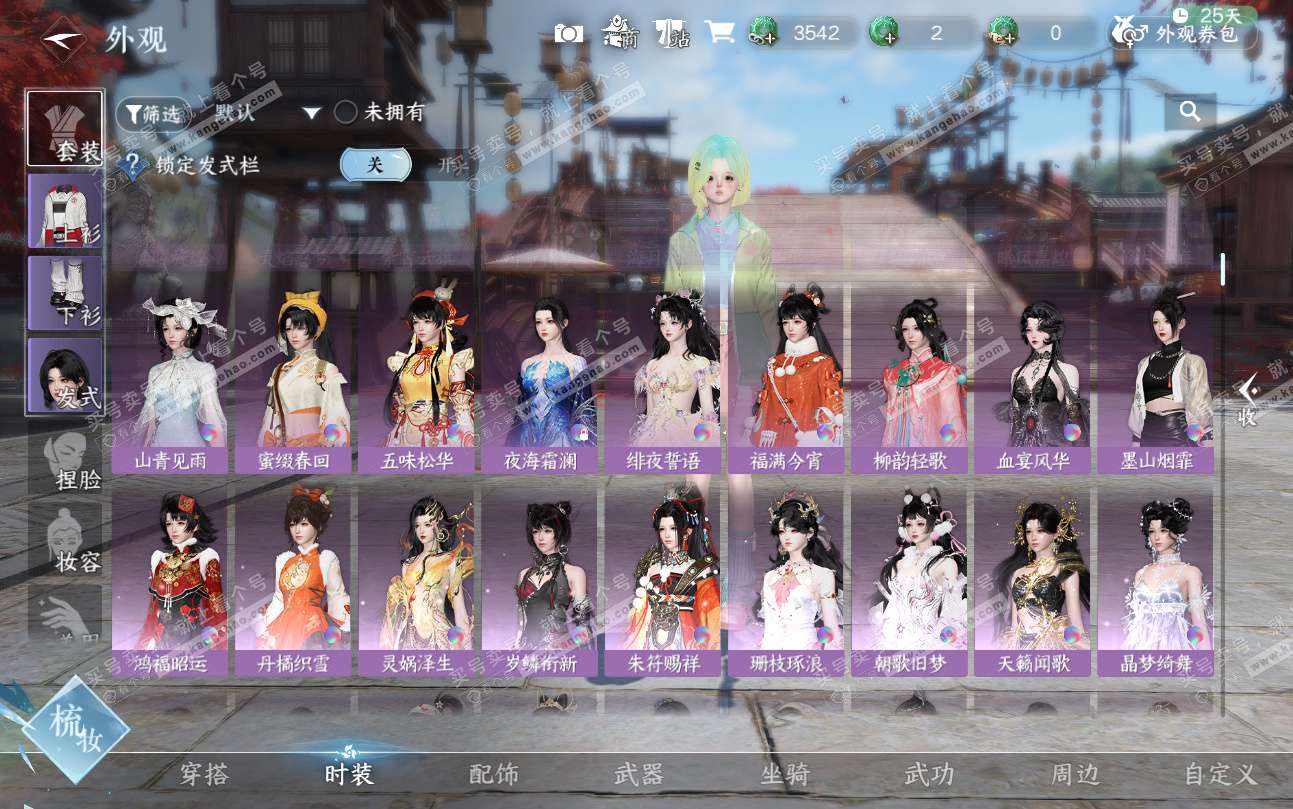This screenshot has width=1293, height=809.
Task: Open the search magnifier
Action: click(x=1190, y=112)
